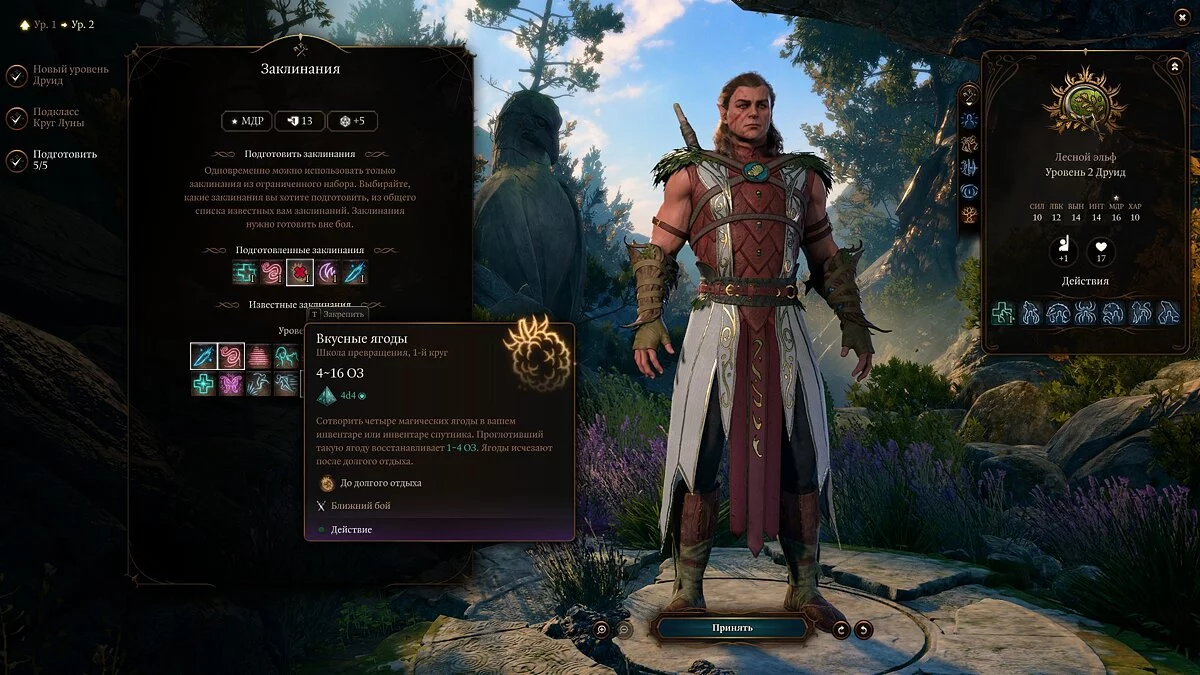Zoom out the character preview
Image resolution: width=1200 pixels, height=675 pixels.
624,629
